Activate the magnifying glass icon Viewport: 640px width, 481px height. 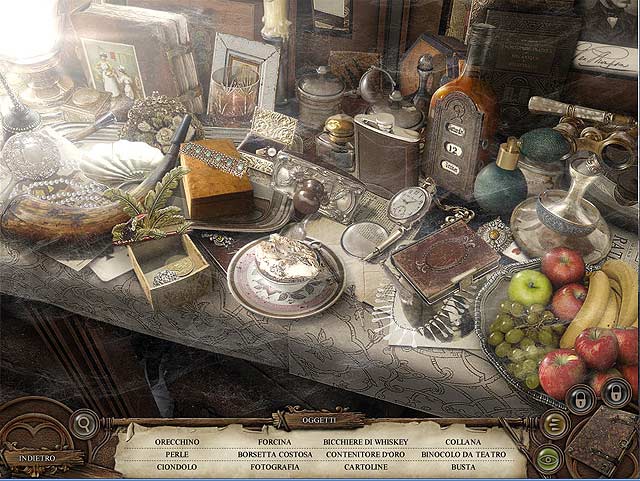pos(85,423)
